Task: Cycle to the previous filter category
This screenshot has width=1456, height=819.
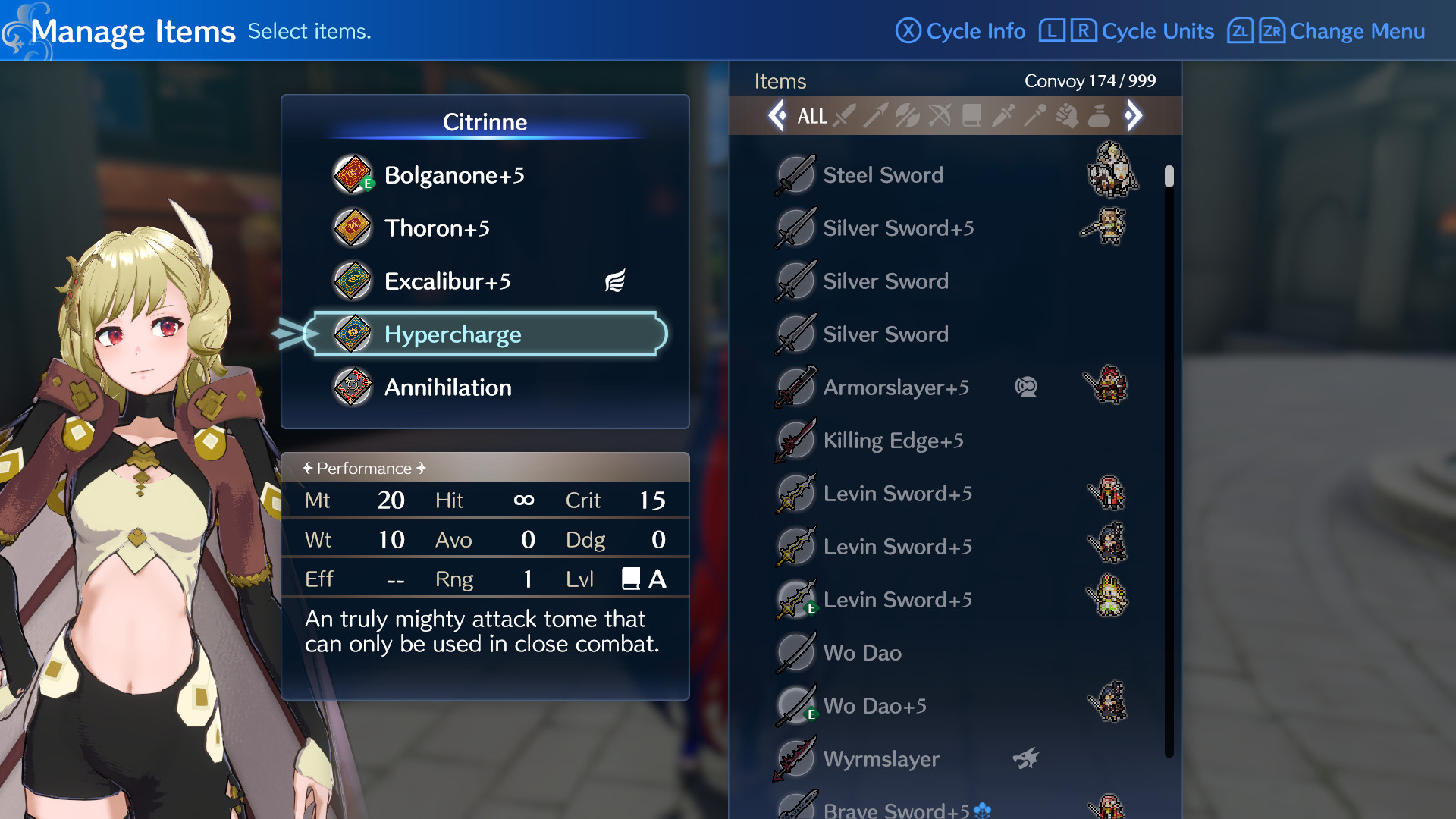Action: pyautogui.click(x=777, y=115)
